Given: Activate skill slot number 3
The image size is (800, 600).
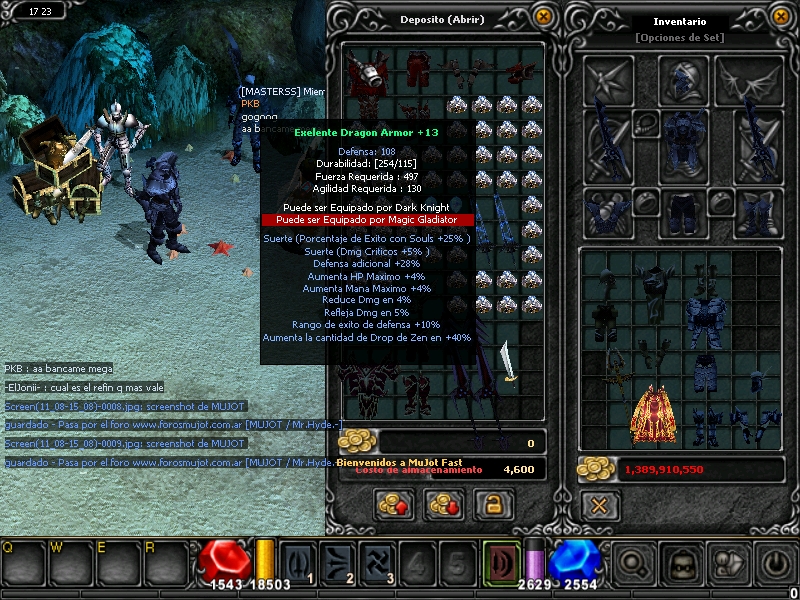Looking at the screenshot, I should click(375, 563).
